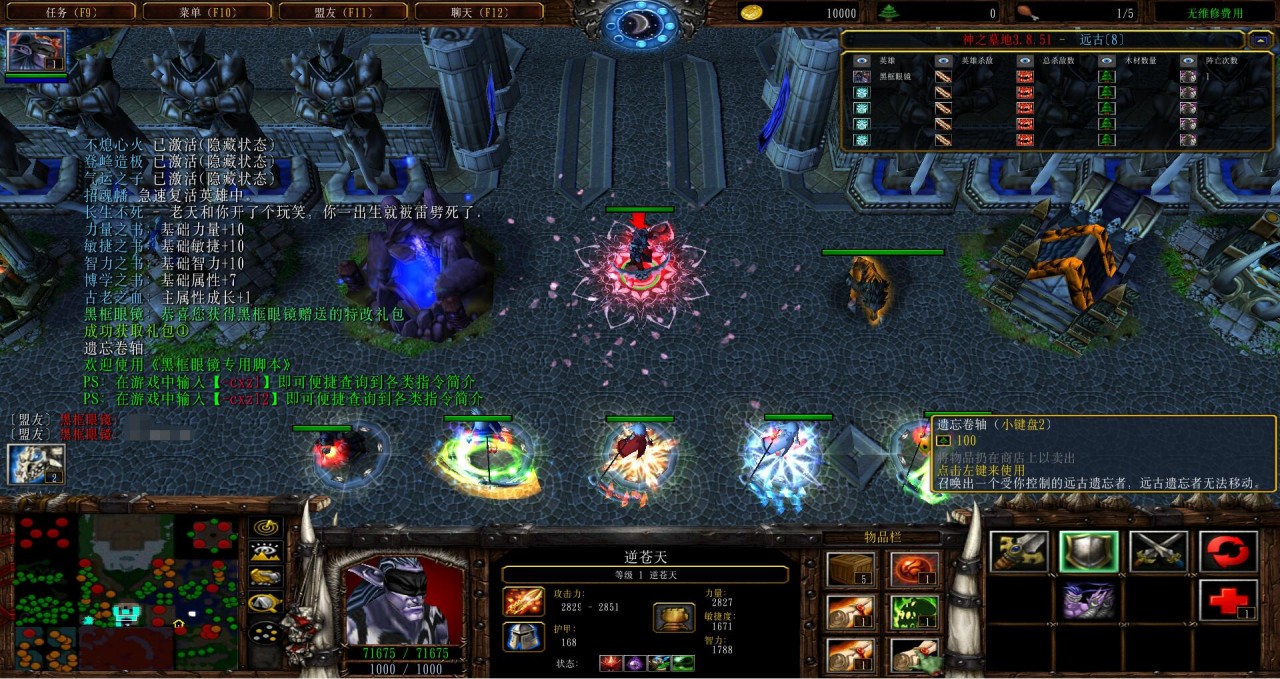This screenshot has width=1280, height=679.
Task: Open the 盟友 (F11) allies panel
Action: [x=341, y=12]
